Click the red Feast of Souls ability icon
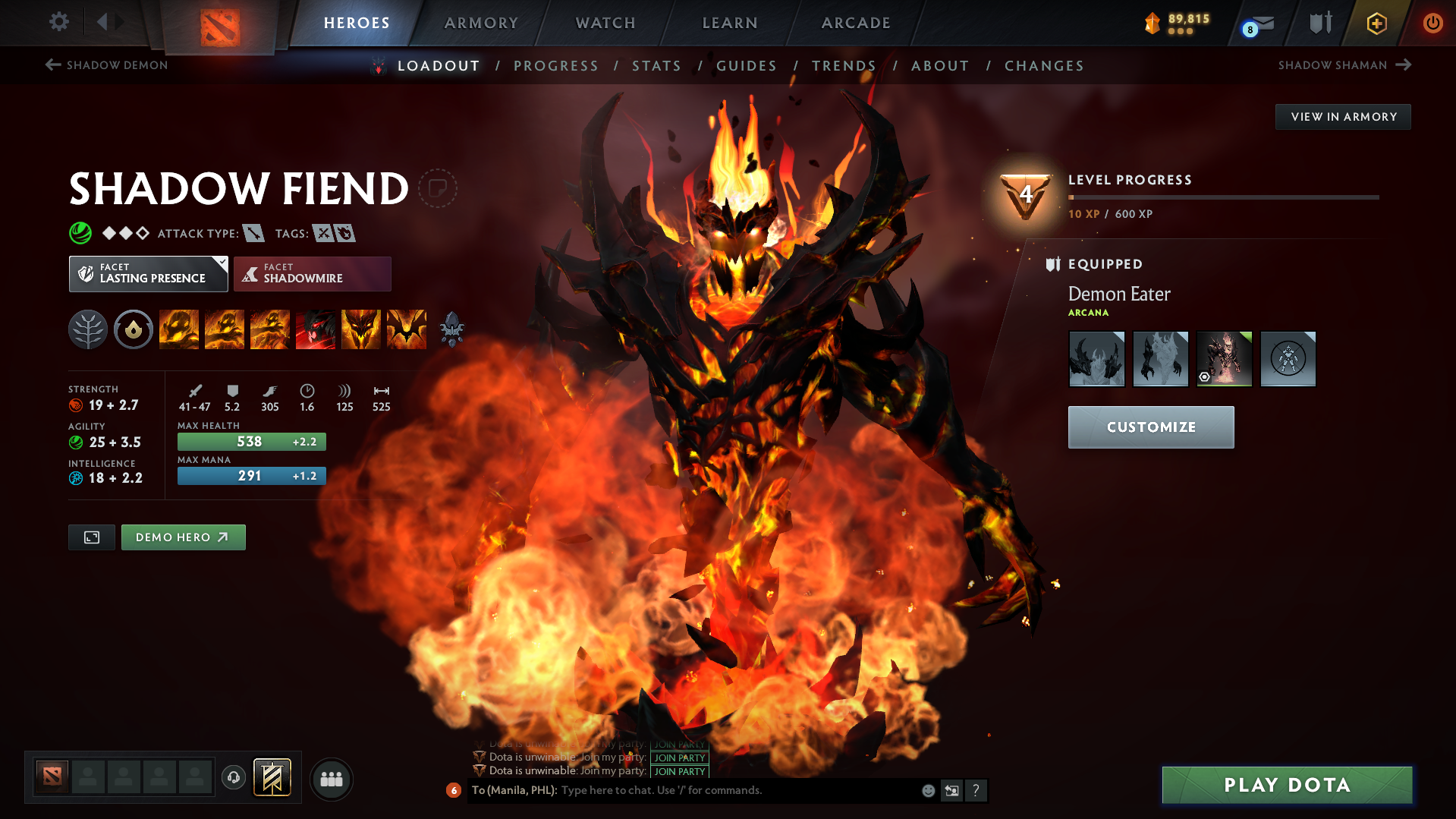 coord(316,329)
